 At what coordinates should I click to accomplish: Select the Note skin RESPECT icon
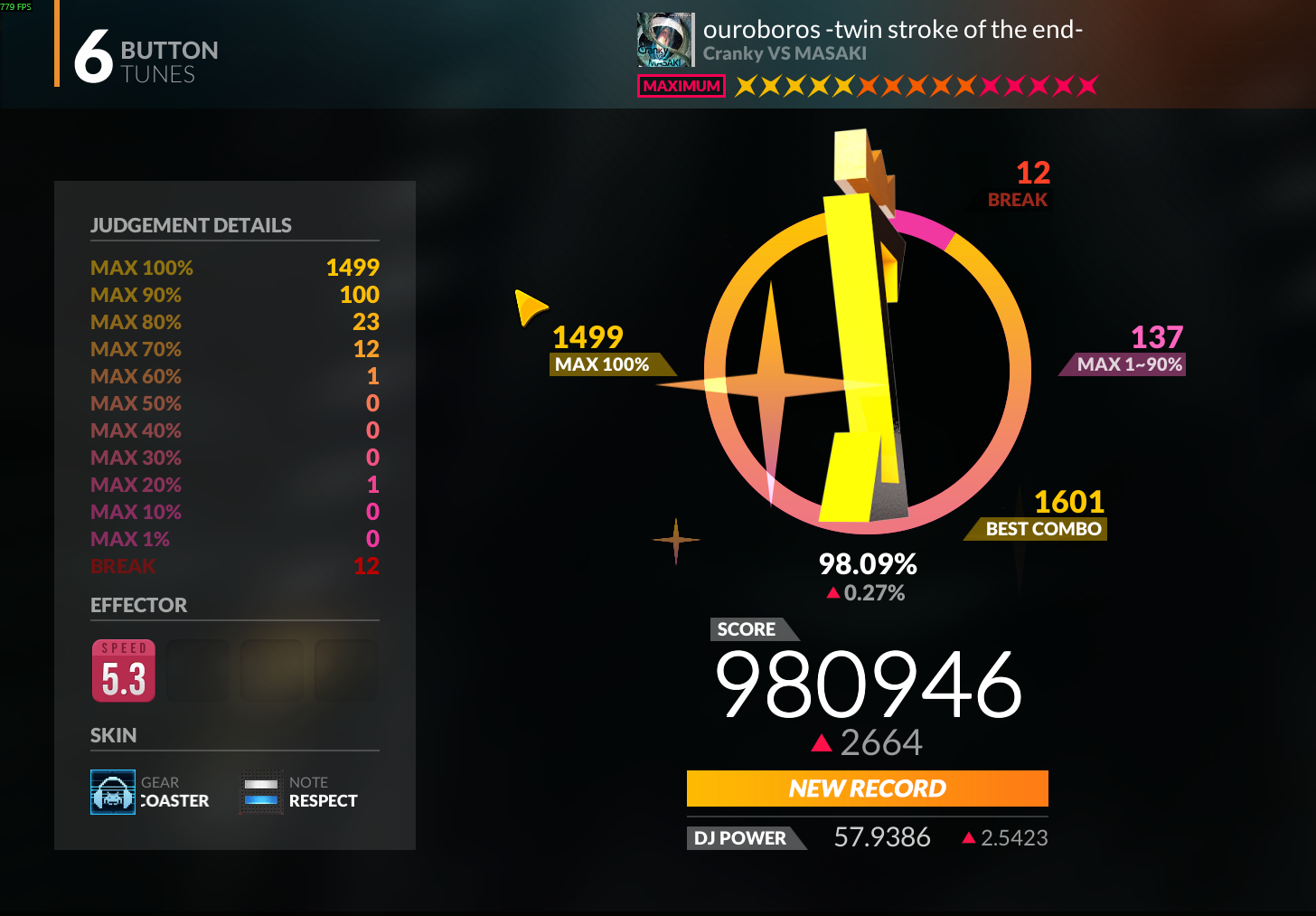[261, 792]
